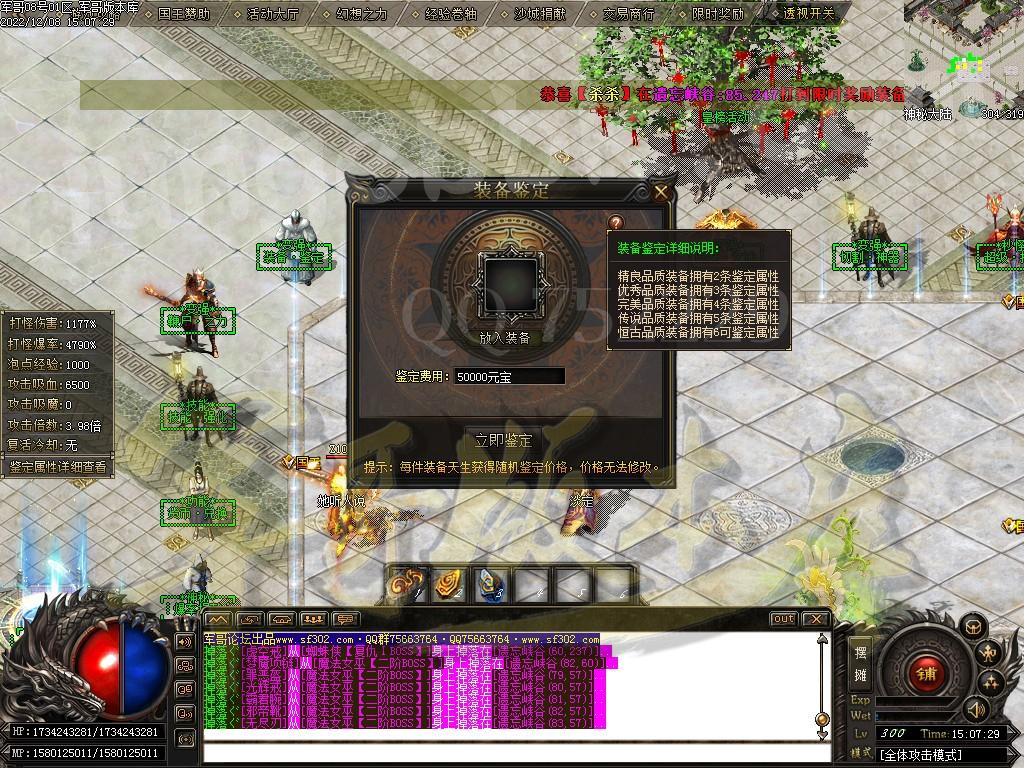1024x768 pixels.
Task: Toggle the round speaker sound button
Action: click(975, 709)
